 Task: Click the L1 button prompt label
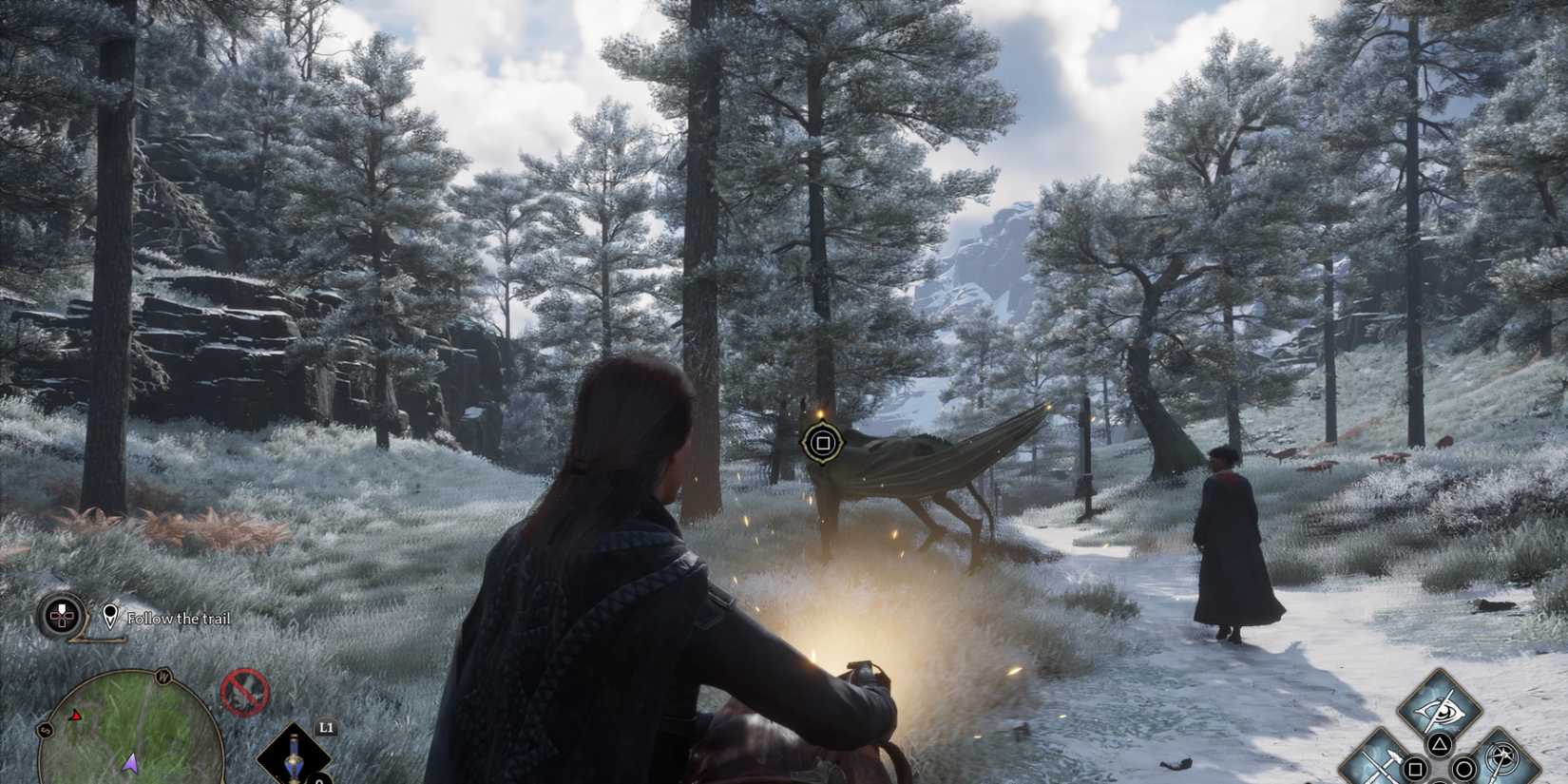[x=325, y=729]
